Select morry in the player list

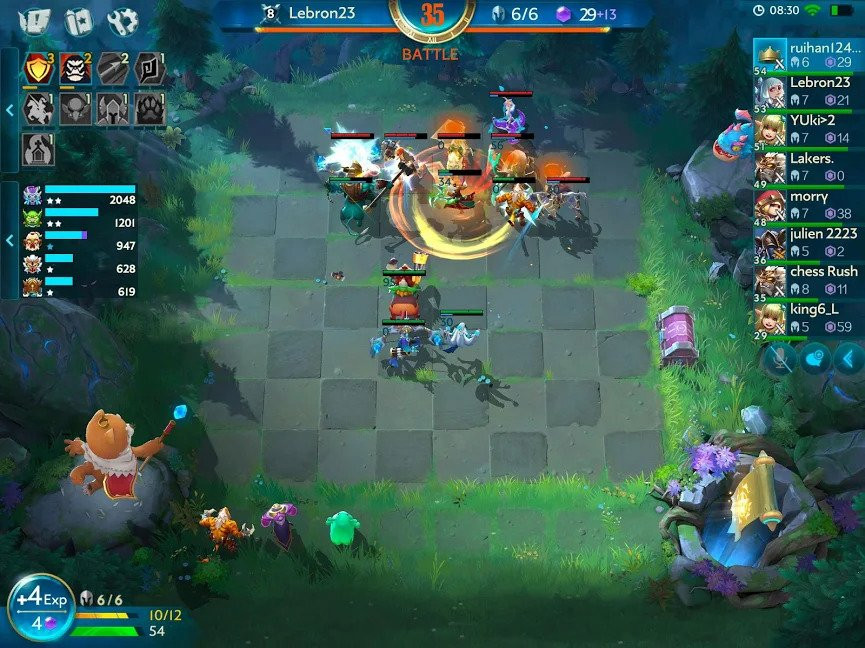(x=806, y=205)
